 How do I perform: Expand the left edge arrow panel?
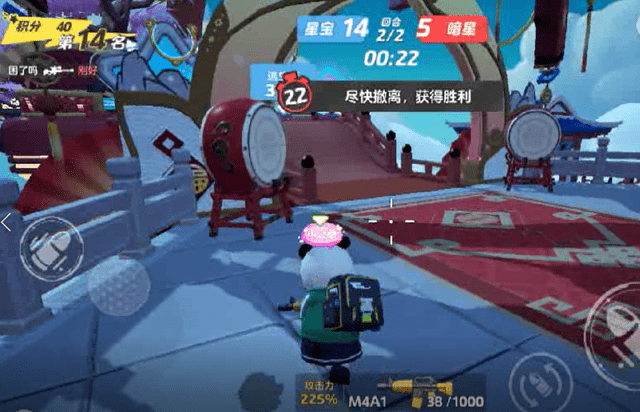[x=5, y=223]
